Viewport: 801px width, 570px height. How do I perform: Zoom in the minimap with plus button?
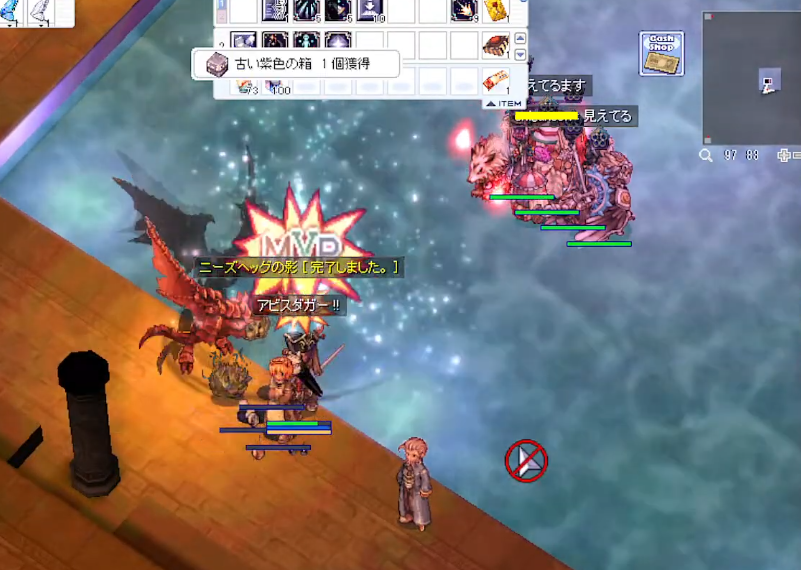click(x=783, y=156)
